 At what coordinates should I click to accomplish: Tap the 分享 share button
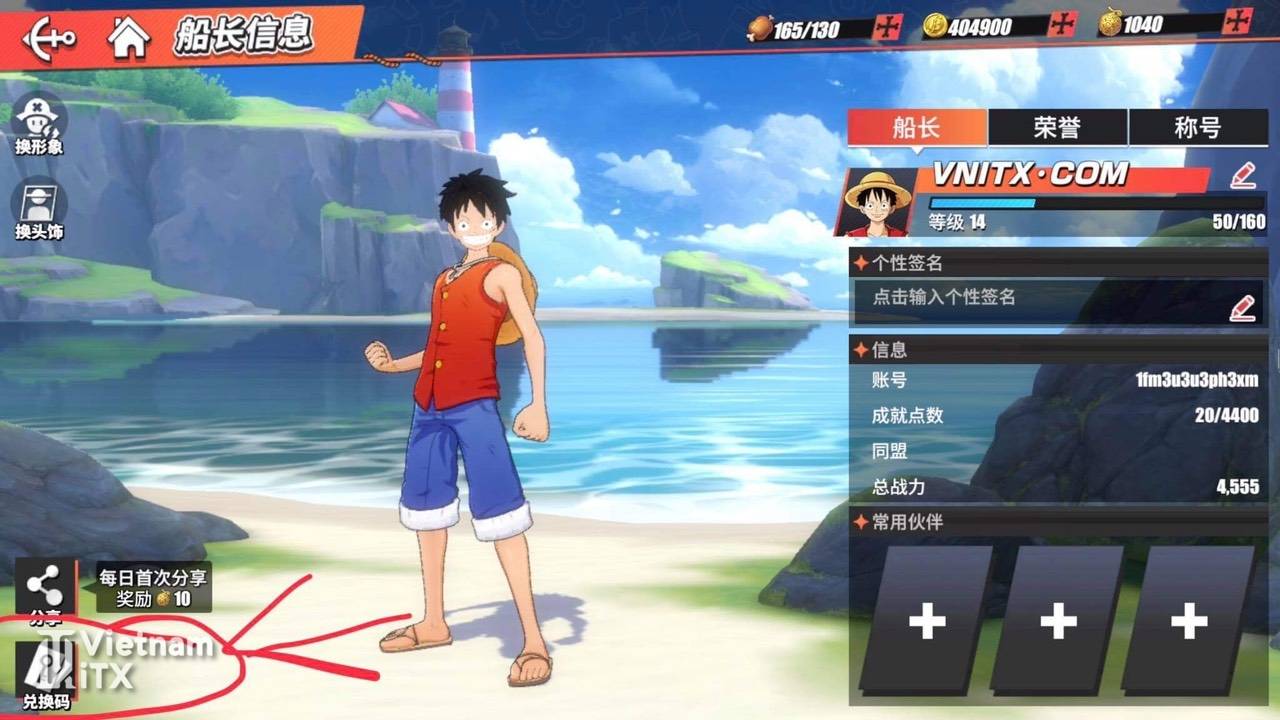[x=45, y=590]
